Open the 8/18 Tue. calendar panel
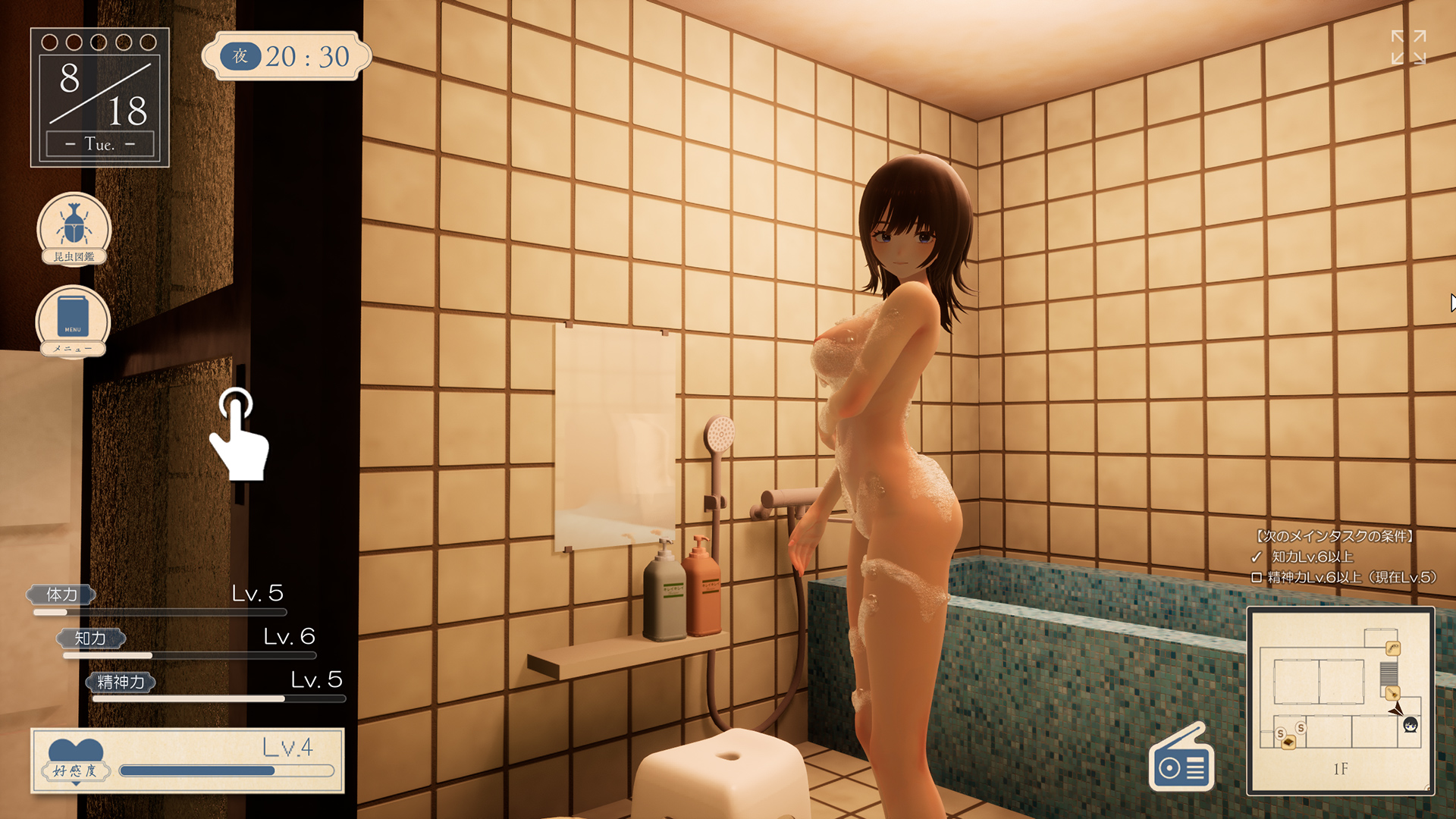 click(99, 97)
